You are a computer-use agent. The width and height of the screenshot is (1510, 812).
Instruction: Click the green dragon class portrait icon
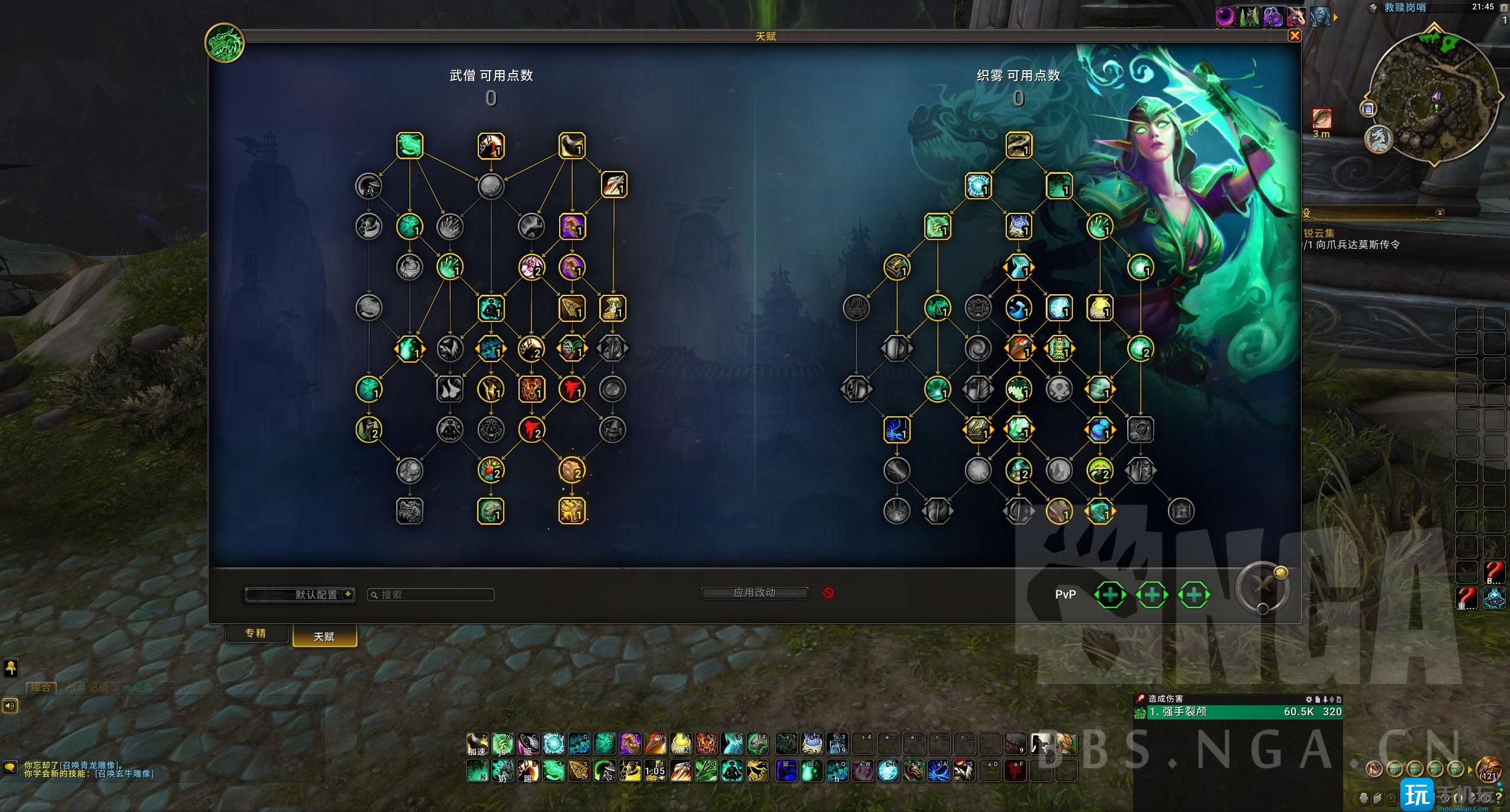[225, 42]
